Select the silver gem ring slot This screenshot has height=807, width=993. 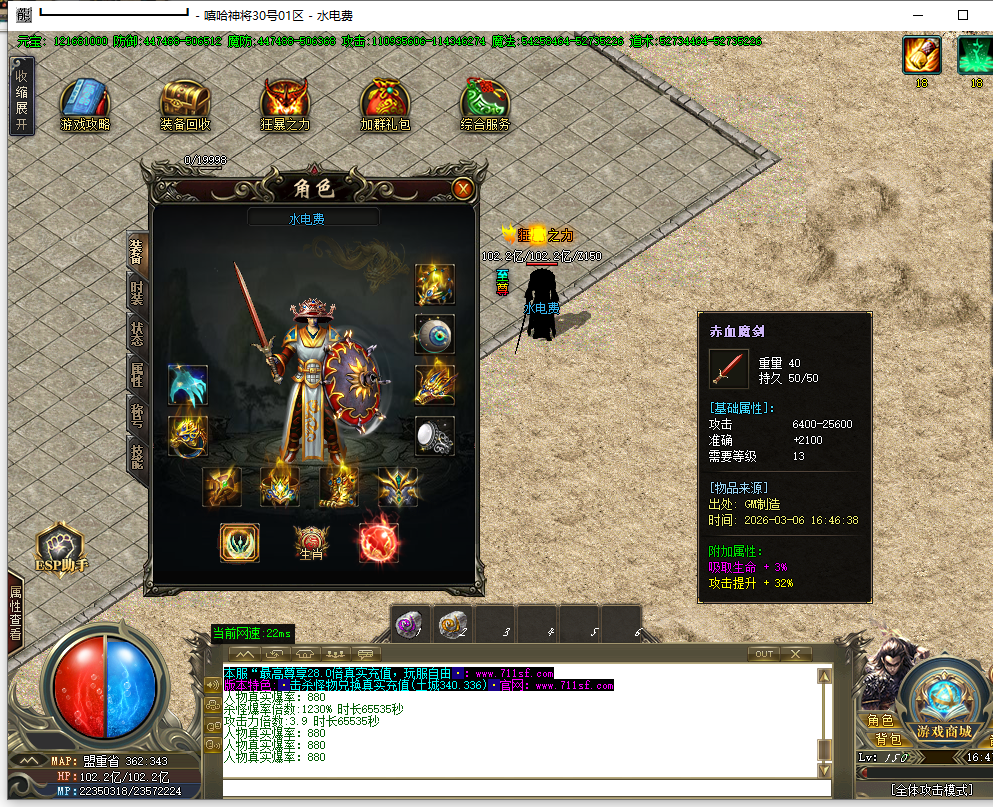(435, 436)
